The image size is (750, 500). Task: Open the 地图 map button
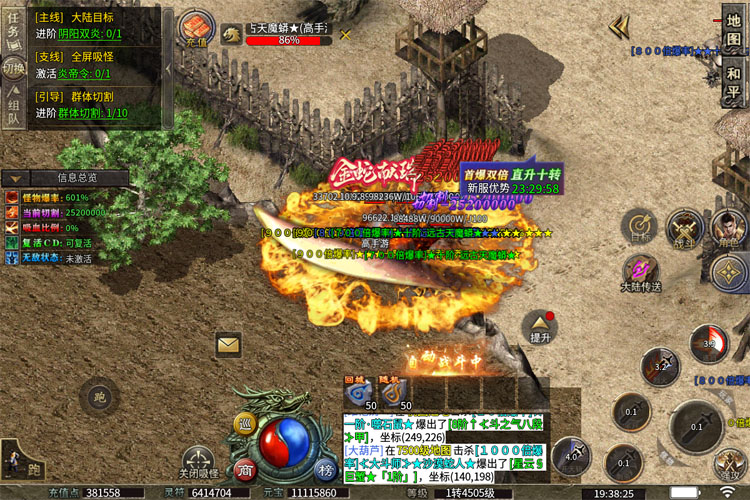(733, 32)
